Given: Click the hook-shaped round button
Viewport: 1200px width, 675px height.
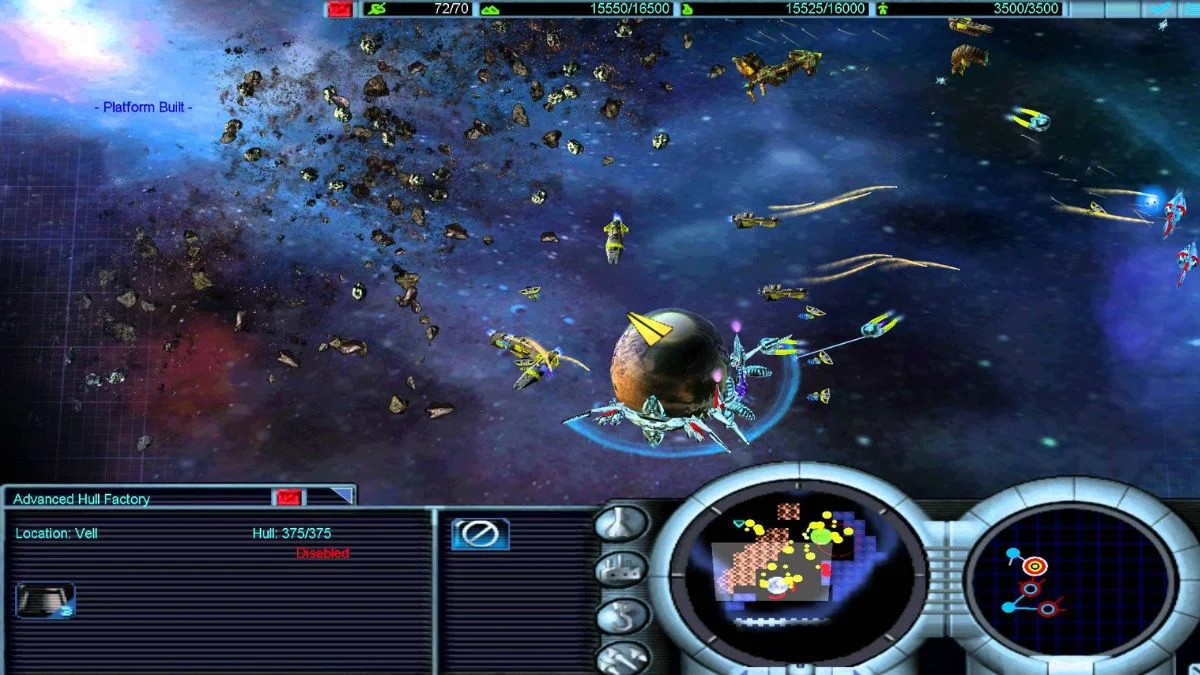Looking at the screenshot, I should 621,615.
